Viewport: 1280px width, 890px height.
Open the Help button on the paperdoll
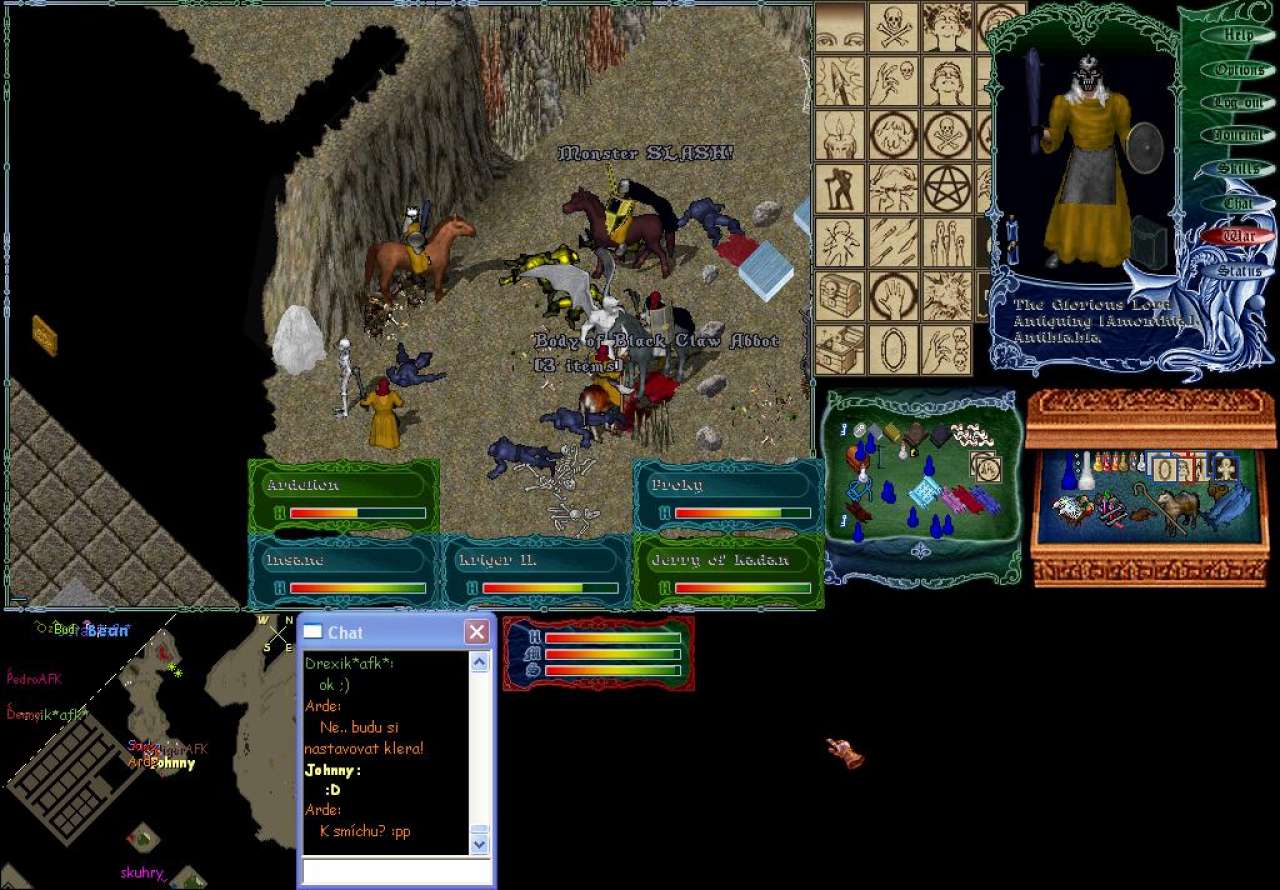1239,35
